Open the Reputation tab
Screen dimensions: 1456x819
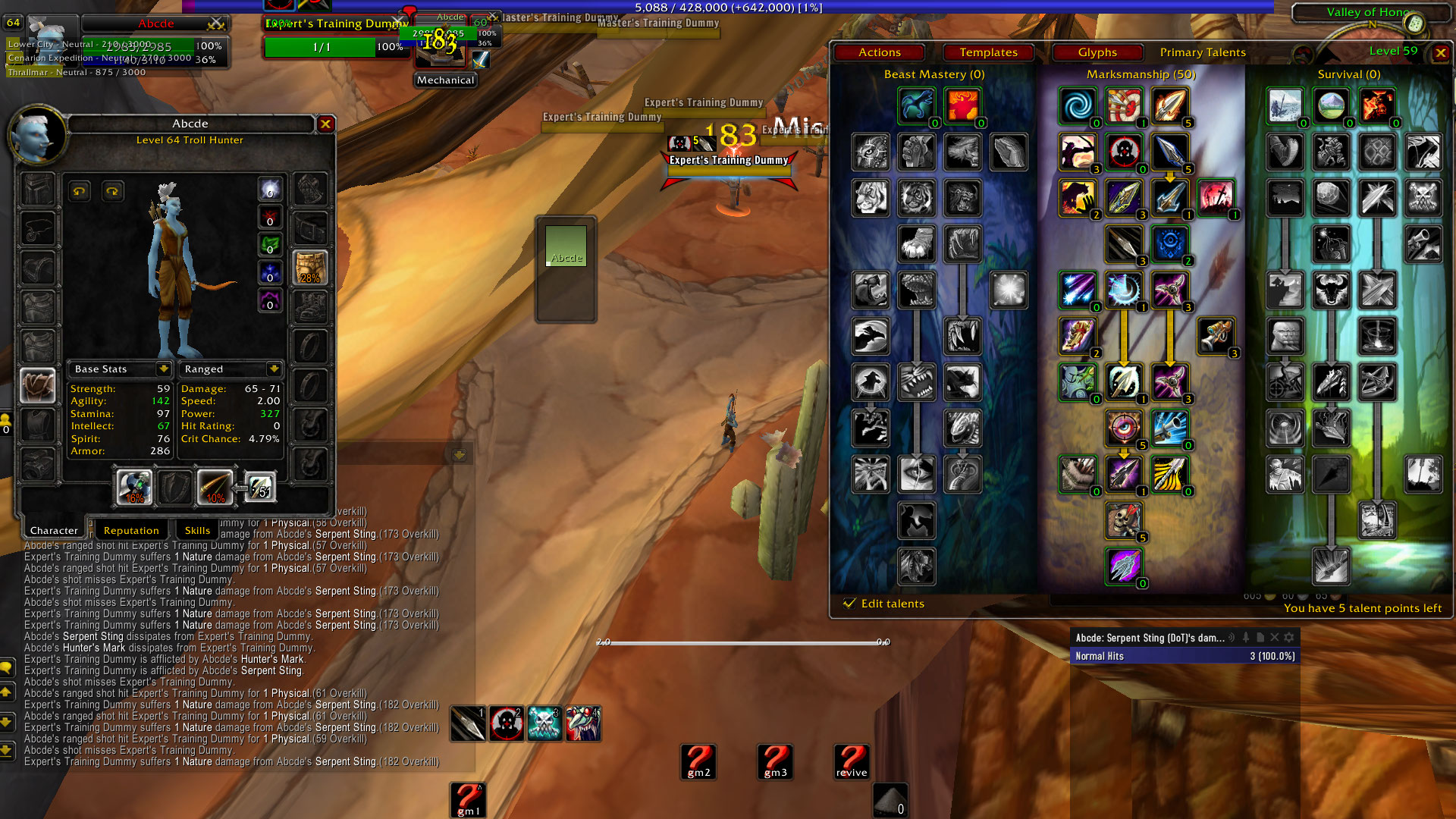pos(131,529)
